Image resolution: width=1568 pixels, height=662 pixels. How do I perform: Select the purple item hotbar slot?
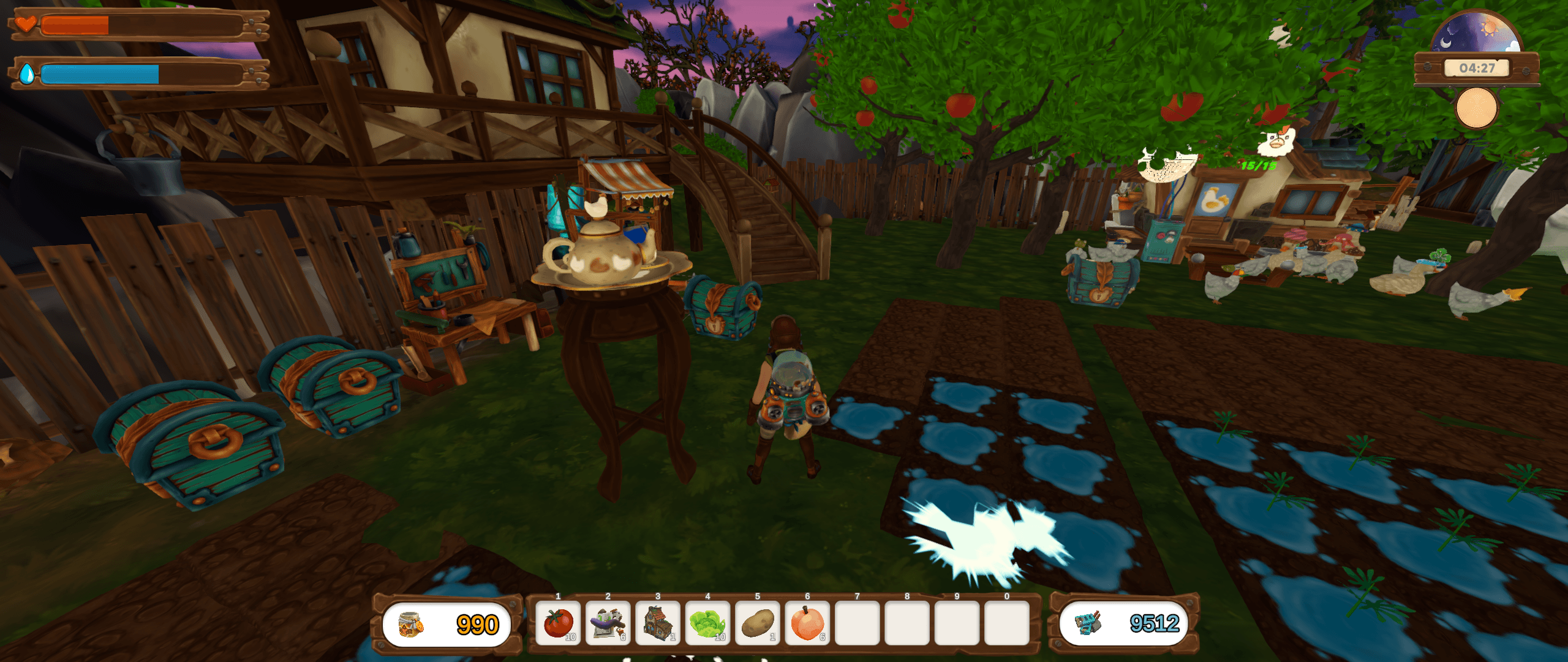pyautogui.click(x=608, y=623)
